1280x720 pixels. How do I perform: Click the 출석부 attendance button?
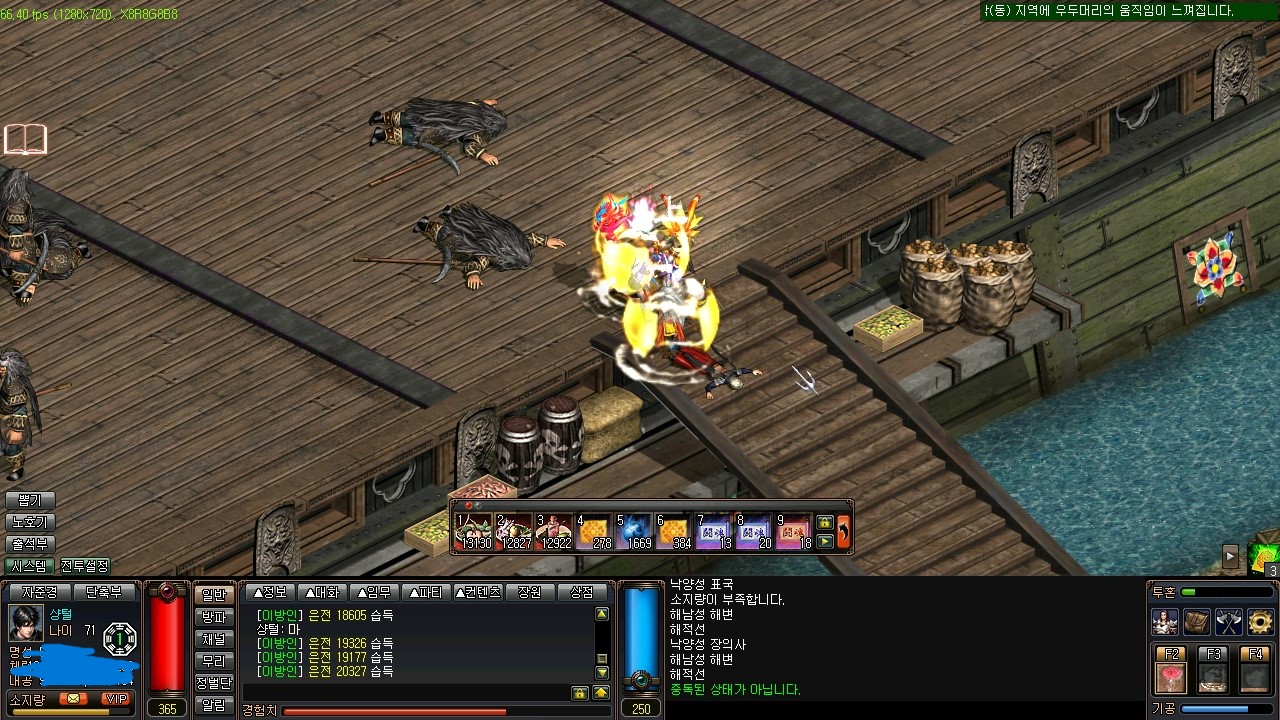point(30,545)
